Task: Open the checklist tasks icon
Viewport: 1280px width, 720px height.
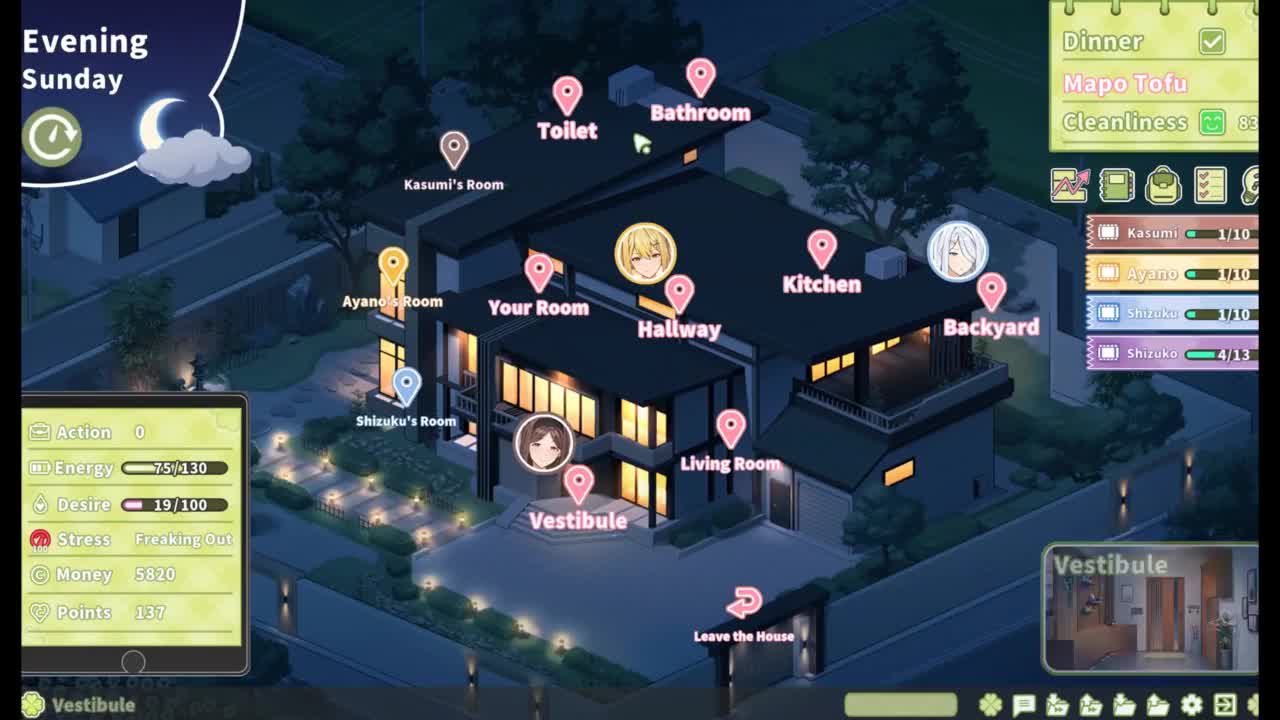Action: 1210,185
